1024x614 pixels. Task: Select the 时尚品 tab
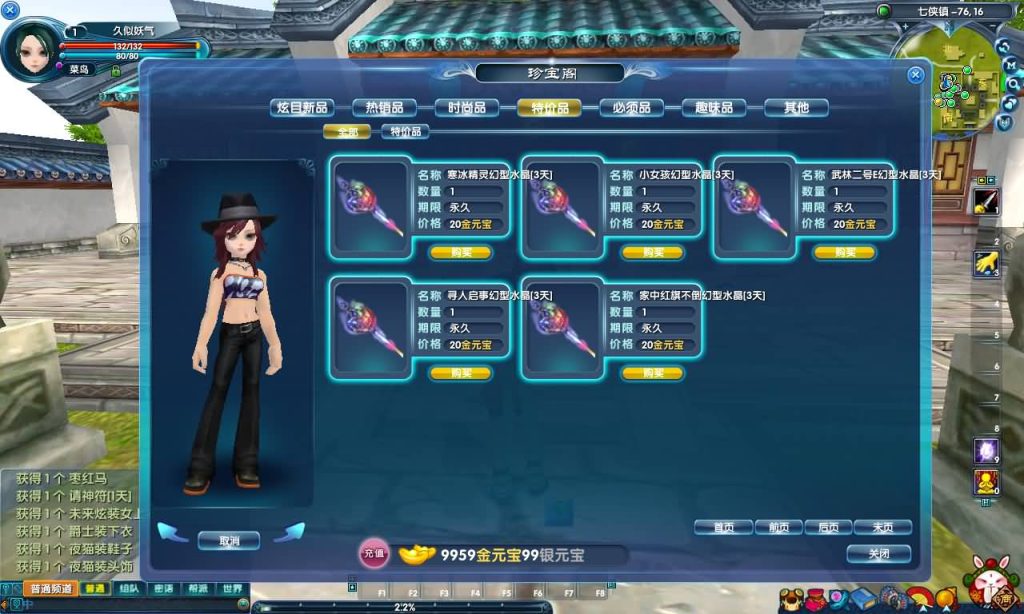(467, 108)
